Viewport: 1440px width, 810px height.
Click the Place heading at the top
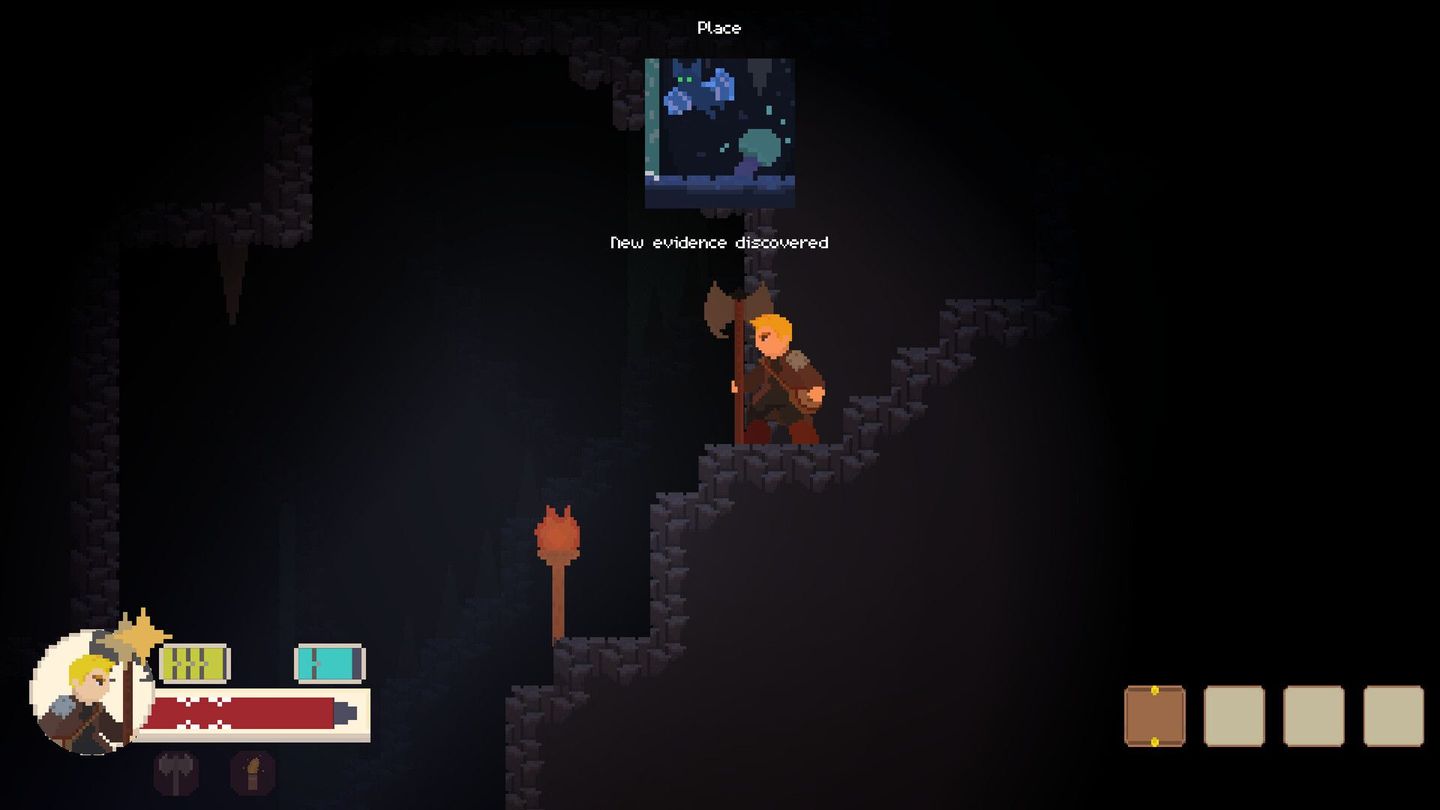pos(718,28)
